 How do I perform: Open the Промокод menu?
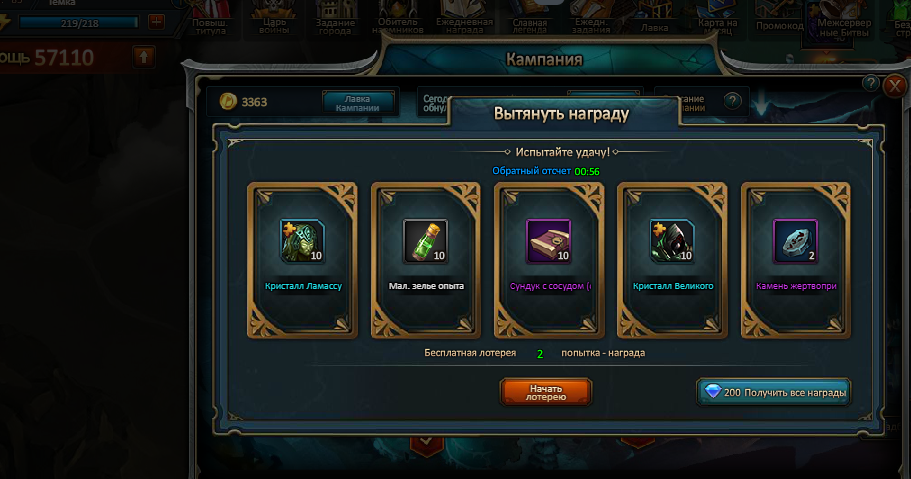[x=779, y=20]
